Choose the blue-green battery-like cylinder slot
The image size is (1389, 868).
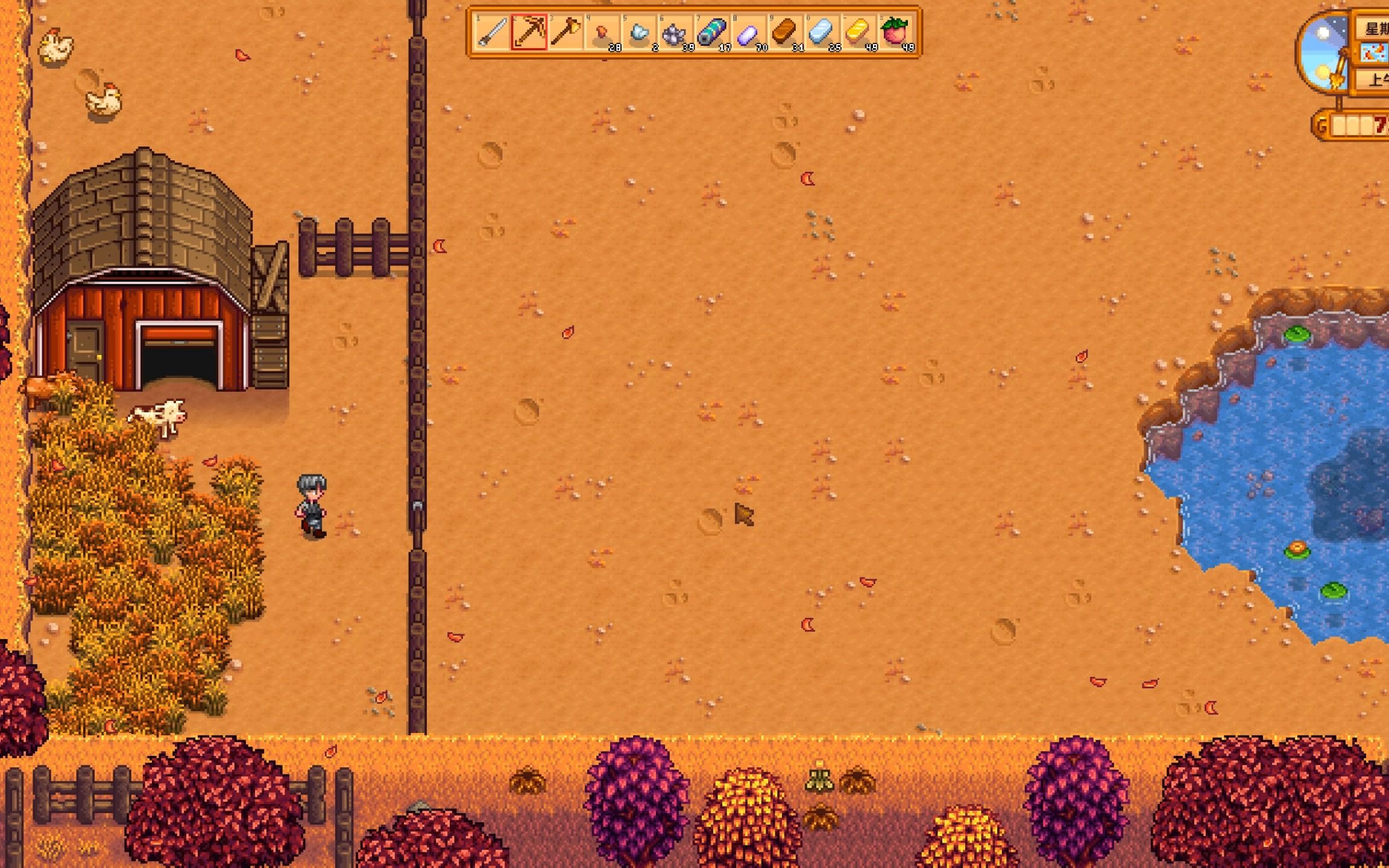coord(712,32)
